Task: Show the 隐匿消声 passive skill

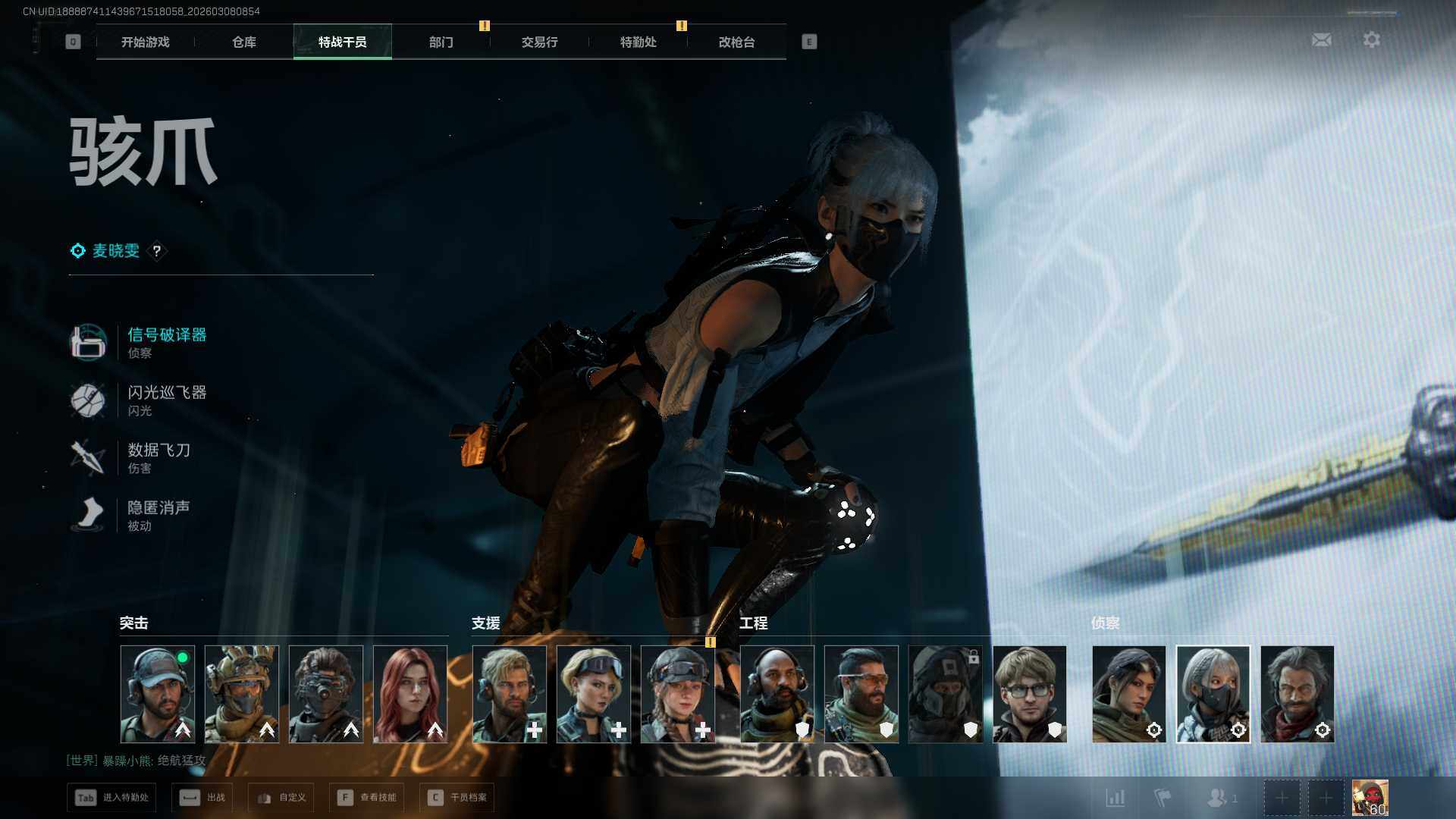Action: tap(158, 508)
